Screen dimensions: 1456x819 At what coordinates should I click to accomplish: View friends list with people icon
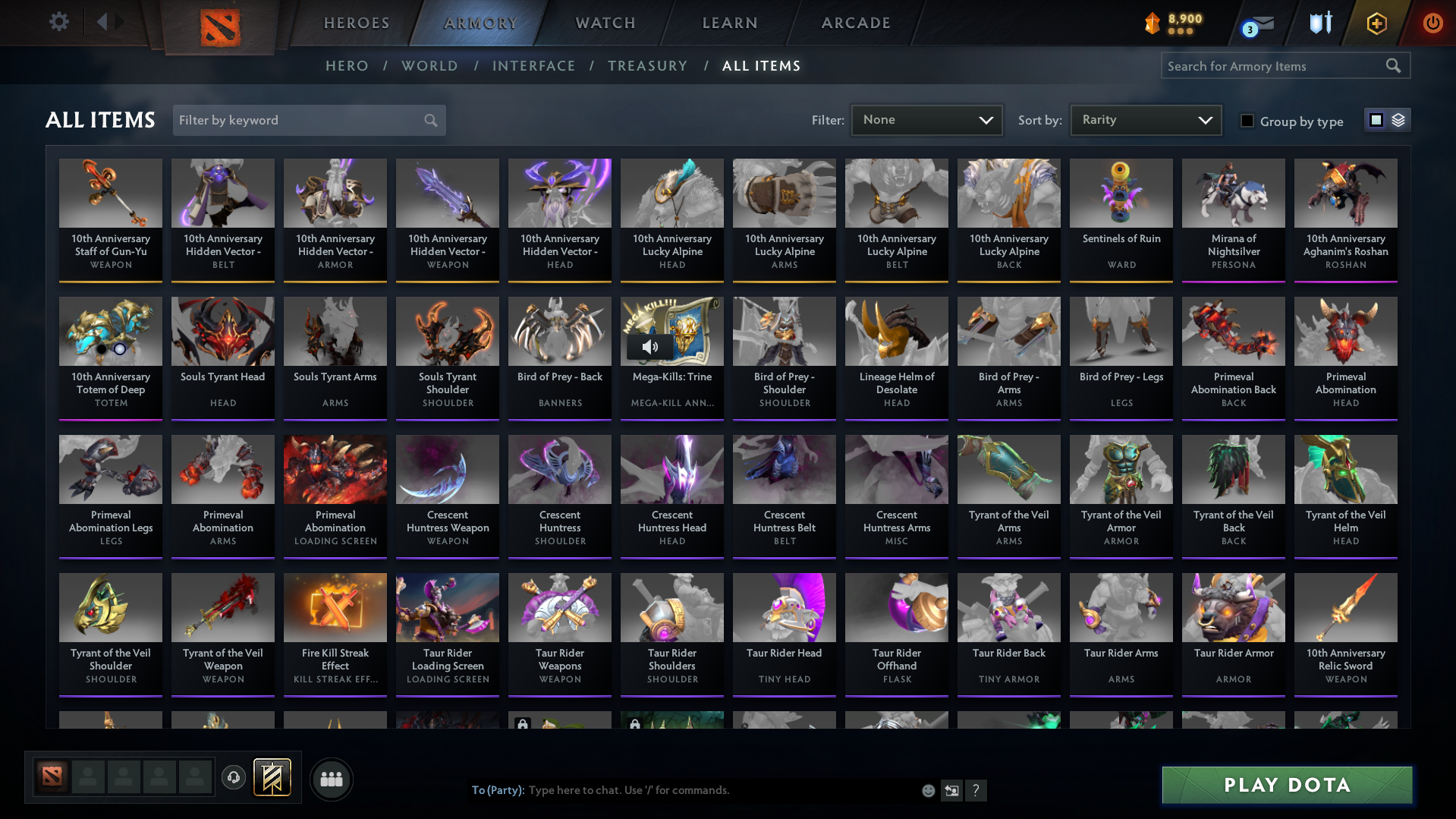point(331,779)
